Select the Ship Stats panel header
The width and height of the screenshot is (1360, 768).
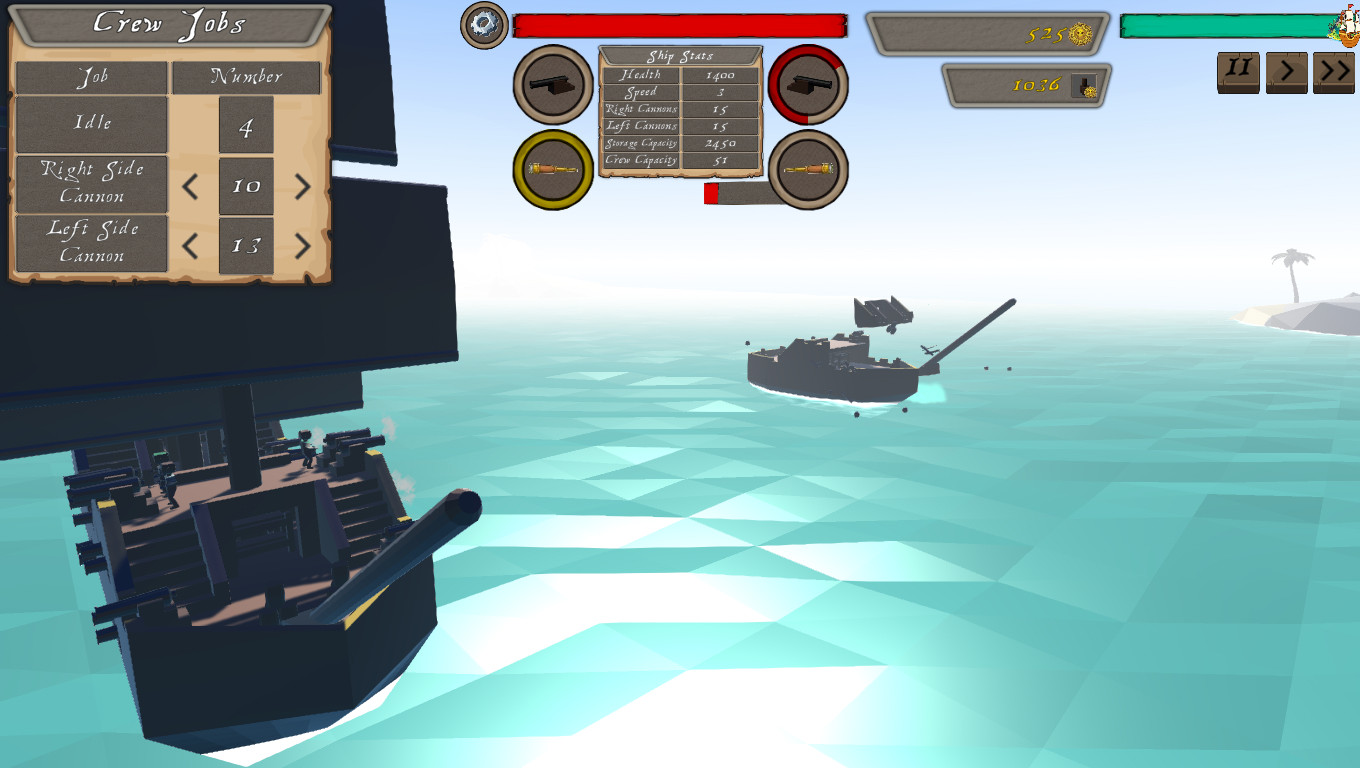click(680, 54)
